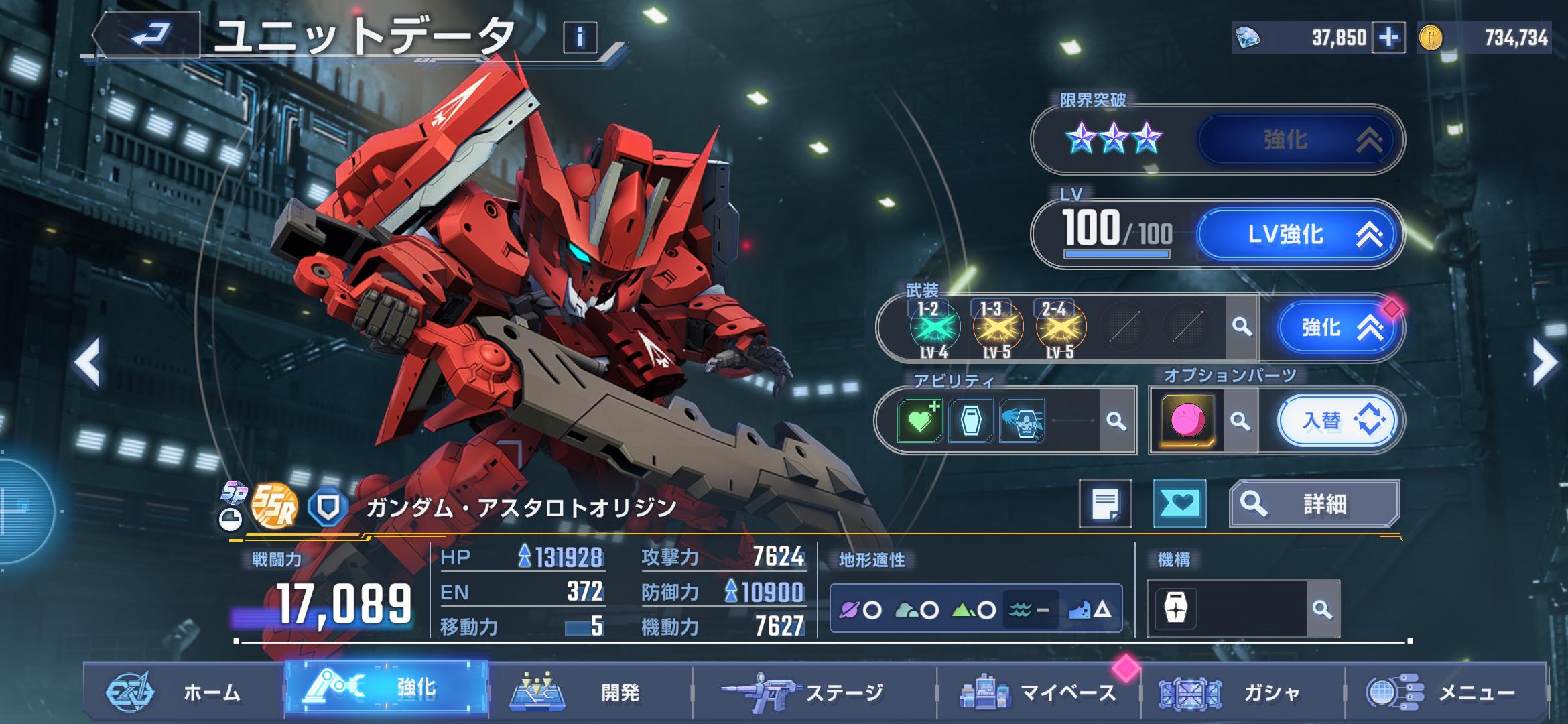This screenshot has height=724, width=1568.
Task: Open the unit data info button
Action: click(580, 38)
